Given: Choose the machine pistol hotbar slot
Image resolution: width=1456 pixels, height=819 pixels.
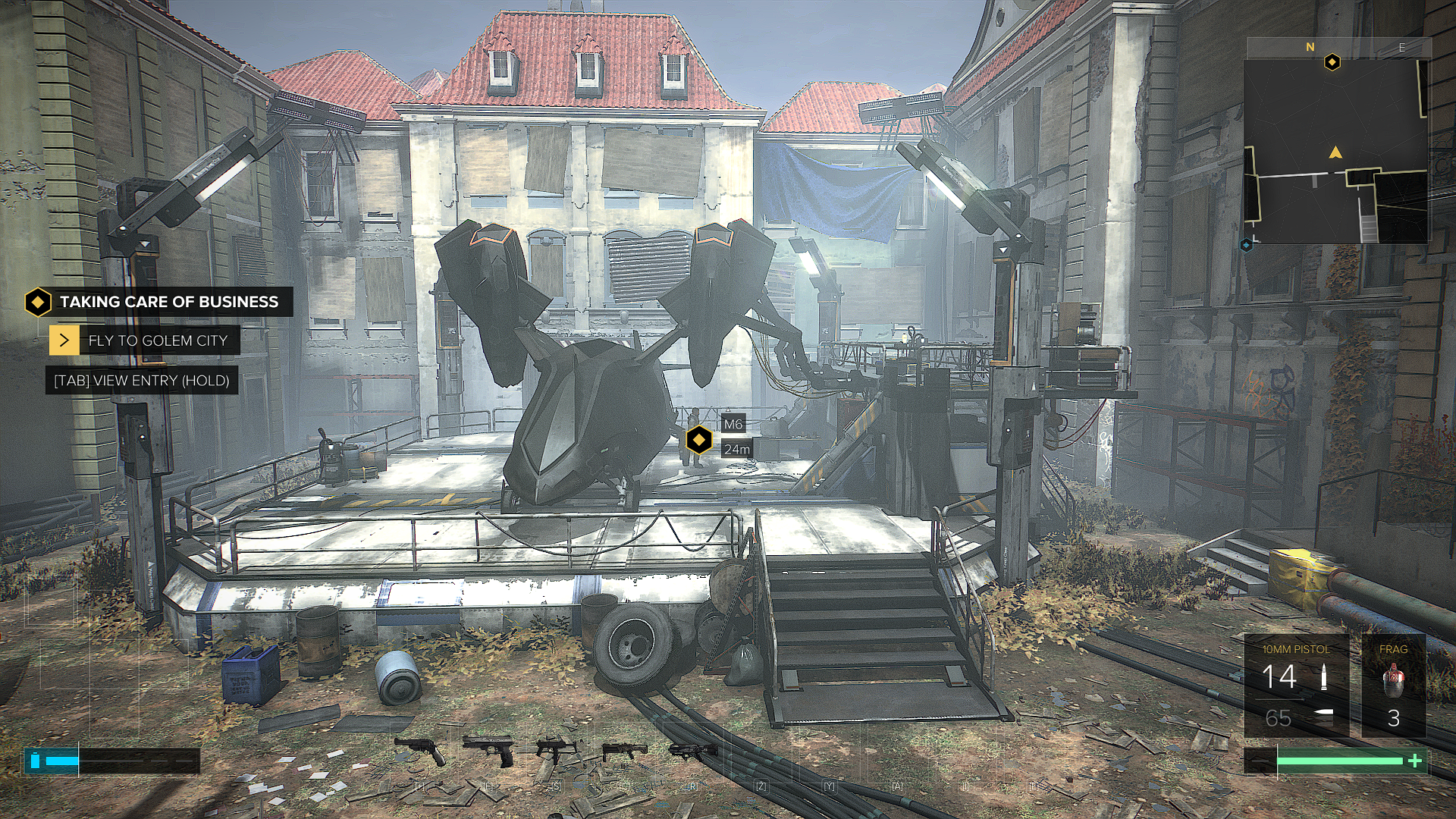Looking at the screenshot, I should [556, 751].
